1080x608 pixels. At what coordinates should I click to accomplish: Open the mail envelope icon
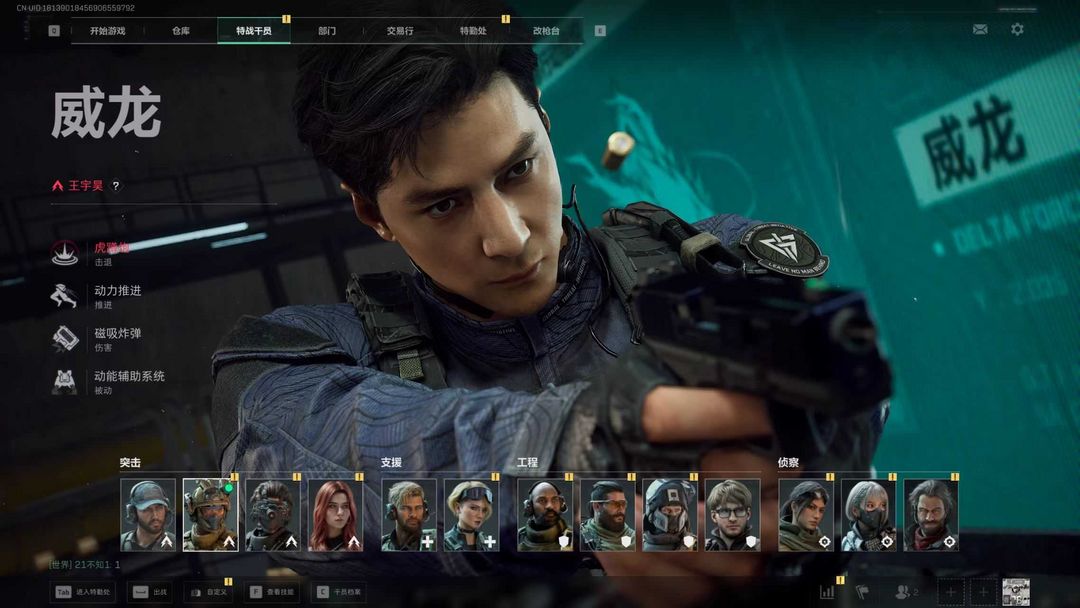tap(980, 30)
